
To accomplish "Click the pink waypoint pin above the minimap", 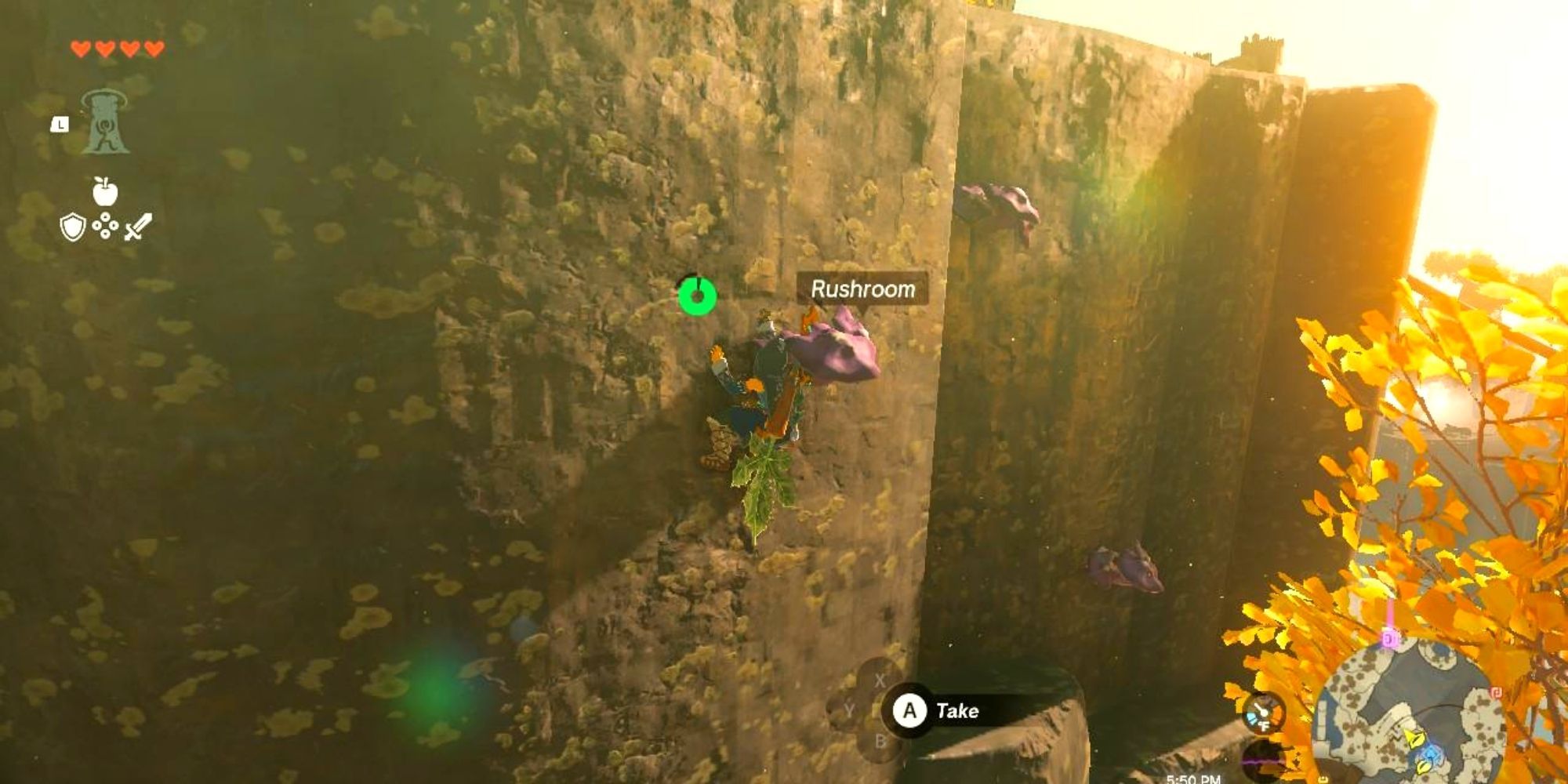I will [1390, 639].
